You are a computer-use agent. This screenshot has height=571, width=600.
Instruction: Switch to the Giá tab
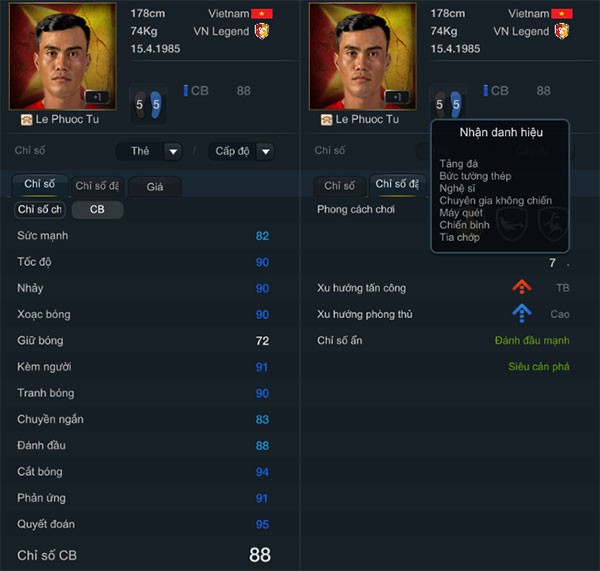point(155,186)
